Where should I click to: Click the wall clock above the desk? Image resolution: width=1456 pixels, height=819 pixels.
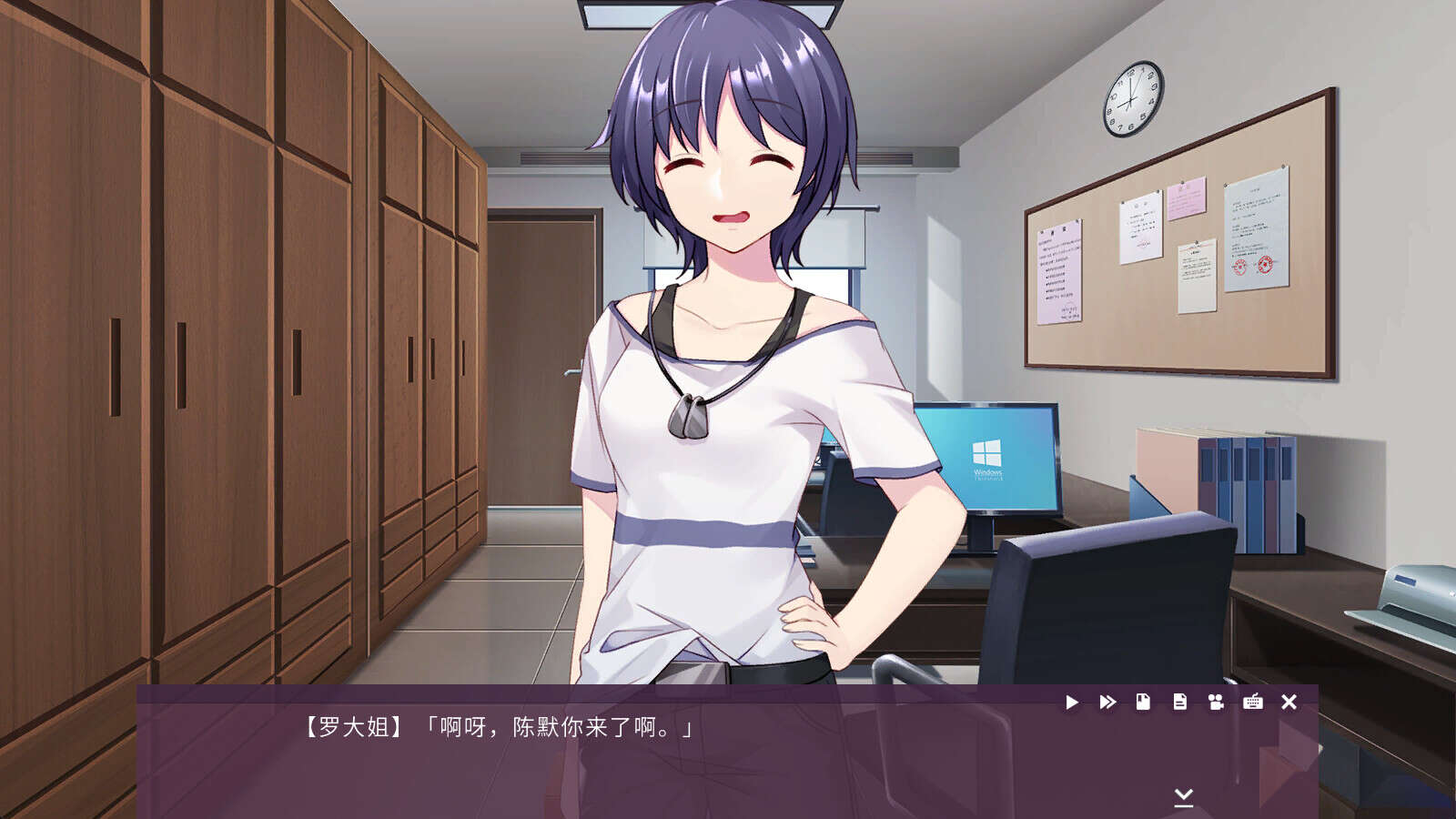tap(1131, 100)
